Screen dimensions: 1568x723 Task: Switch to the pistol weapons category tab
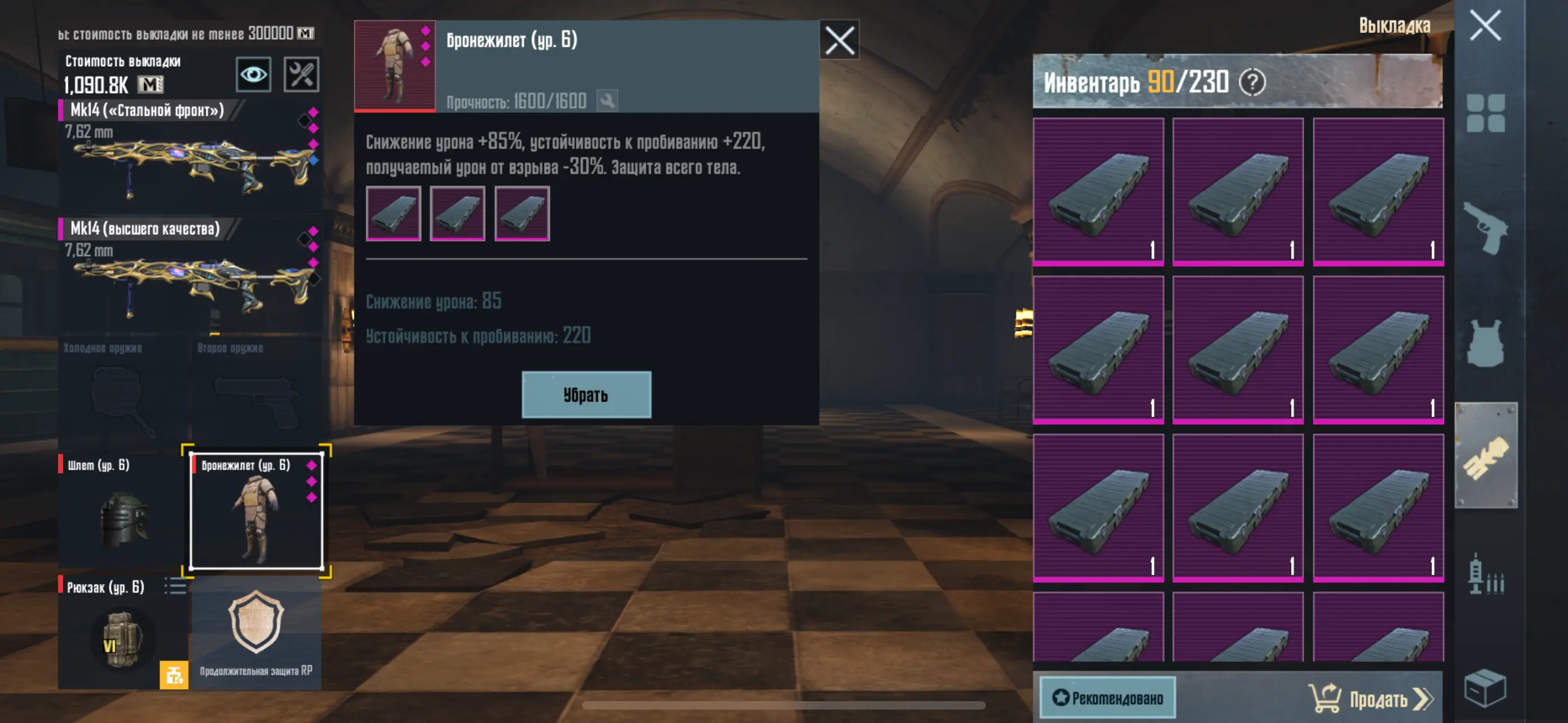coord(1484,228)
